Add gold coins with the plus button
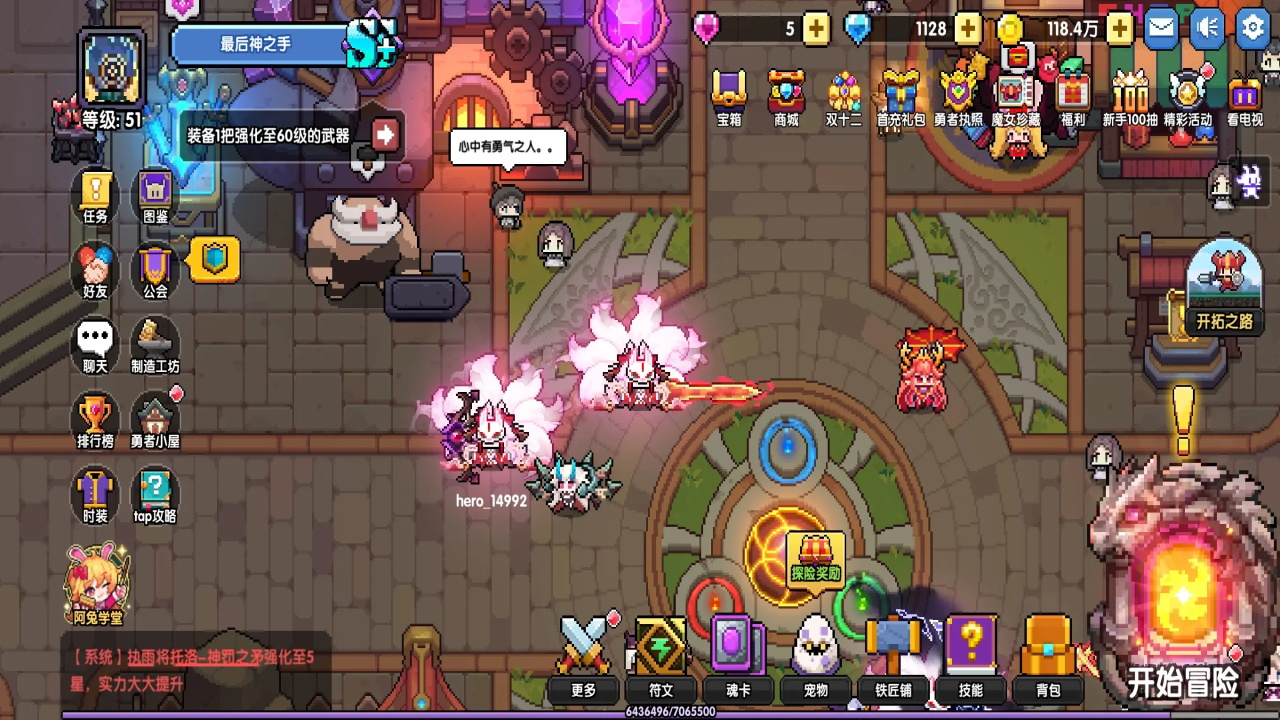Viewport: 1280px width, 720px height. 1120,29
